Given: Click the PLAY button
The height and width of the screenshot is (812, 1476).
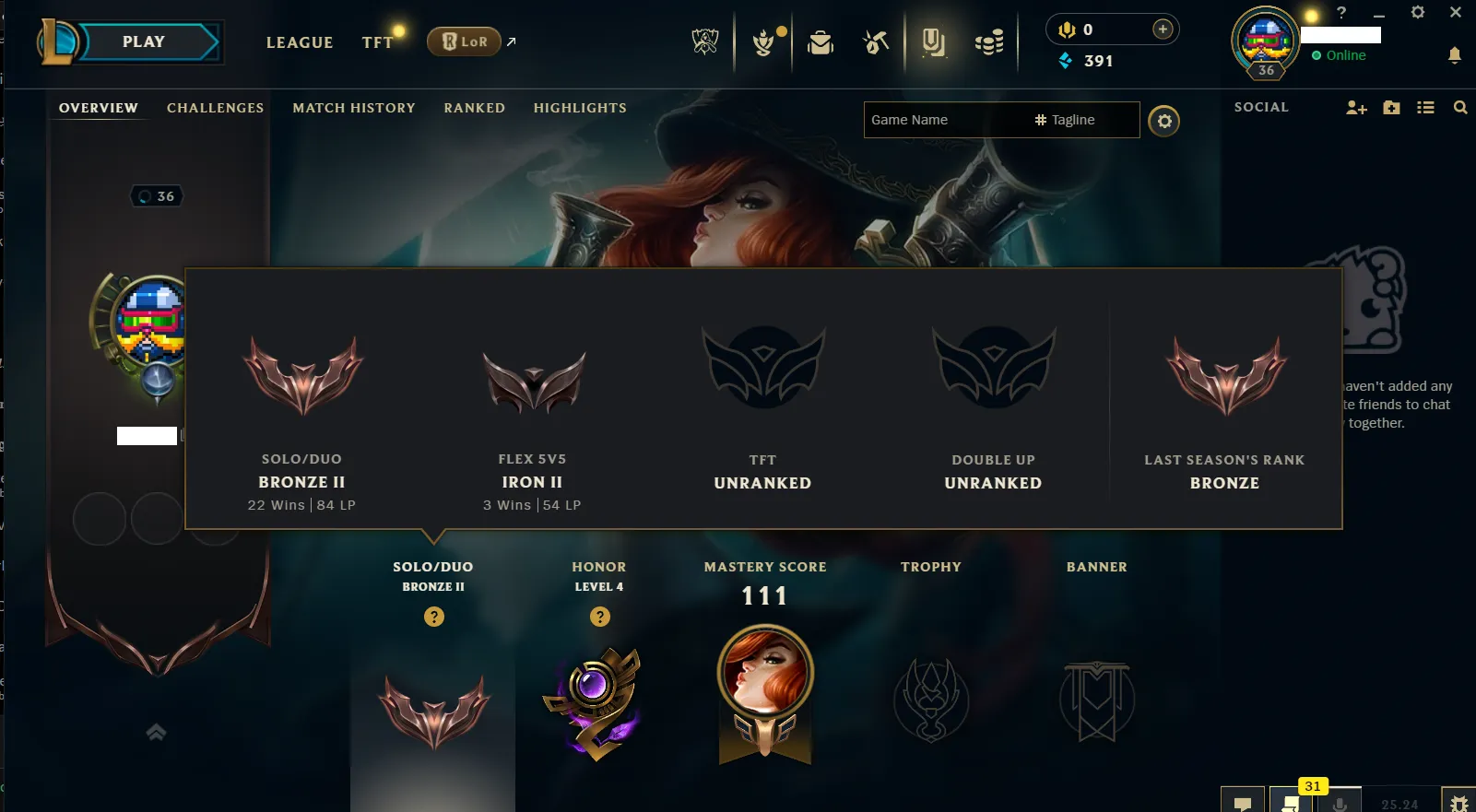Looking at the screenshot, I should click(x=144, y=41).
